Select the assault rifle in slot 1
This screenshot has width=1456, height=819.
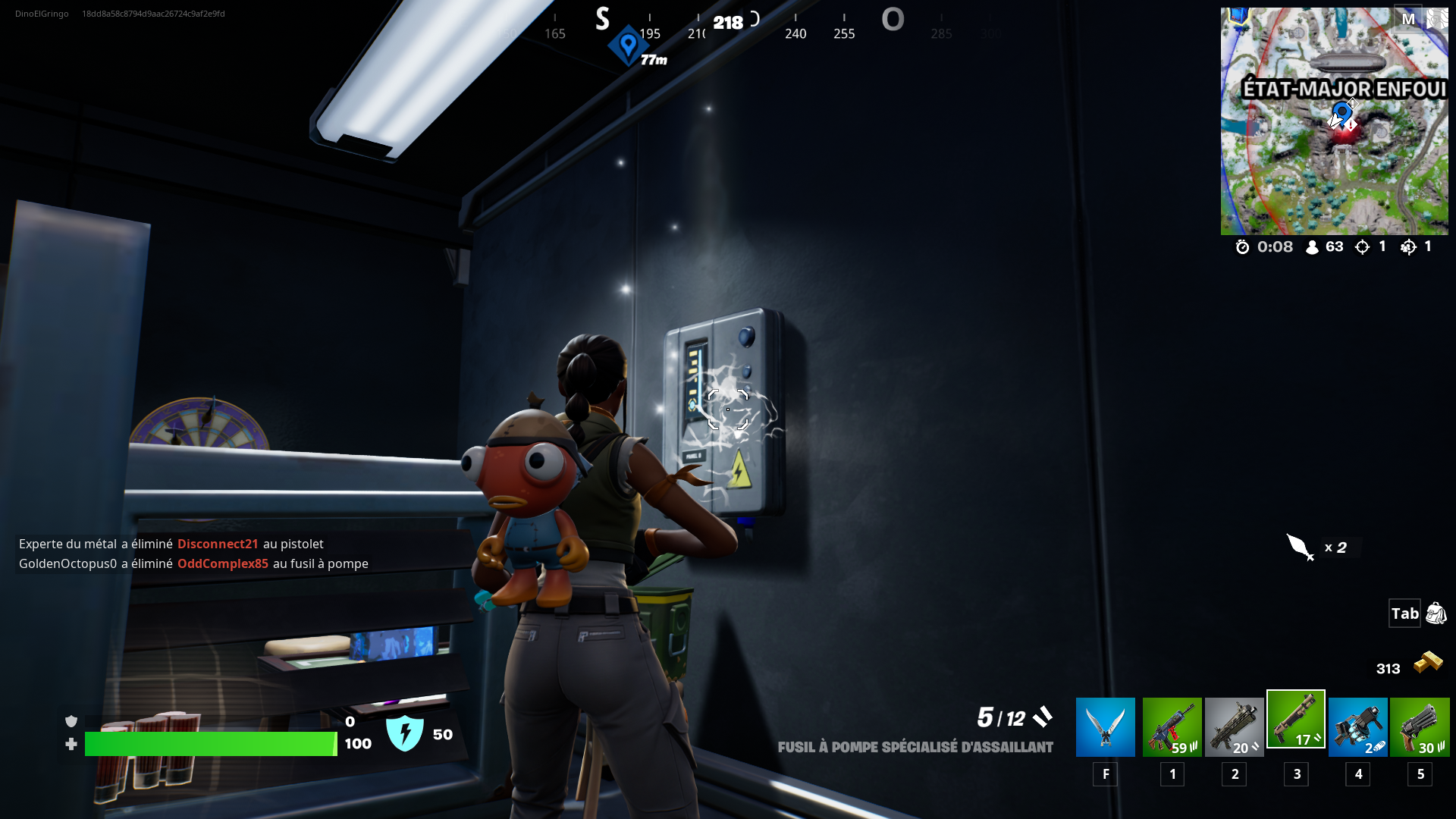1172,726
